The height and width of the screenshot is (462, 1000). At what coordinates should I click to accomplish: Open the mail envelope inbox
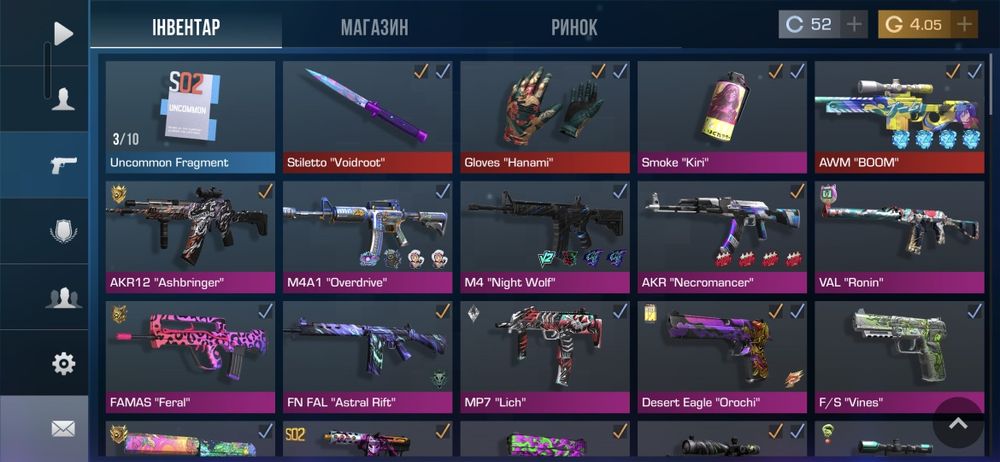tap(63, 429)
